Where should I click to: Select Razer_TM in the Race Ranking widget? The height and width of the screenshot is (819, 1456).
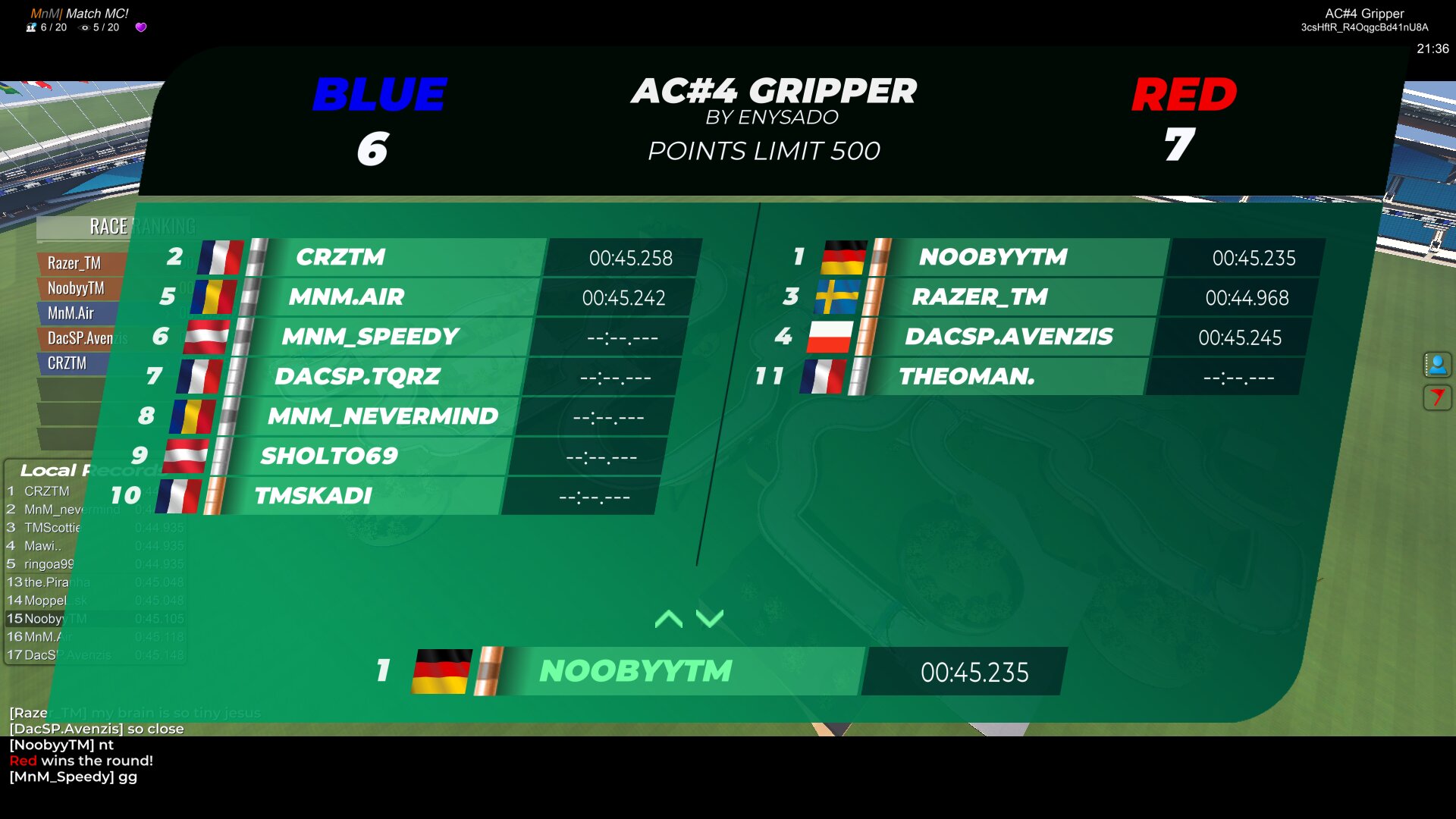click(x=74, y=263)
